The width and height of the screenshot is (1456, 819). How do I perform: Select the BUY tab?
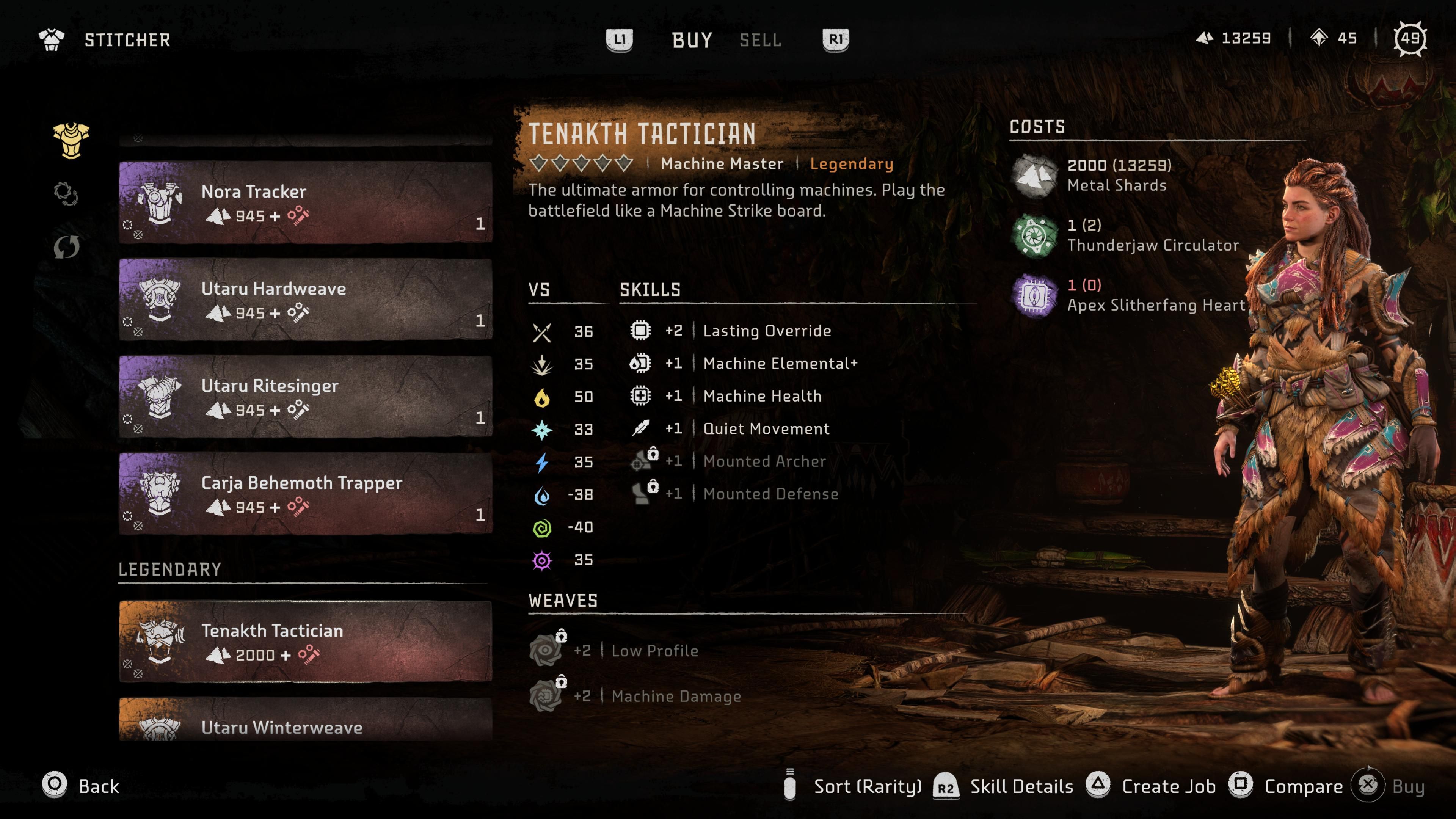tap(692, 40)
